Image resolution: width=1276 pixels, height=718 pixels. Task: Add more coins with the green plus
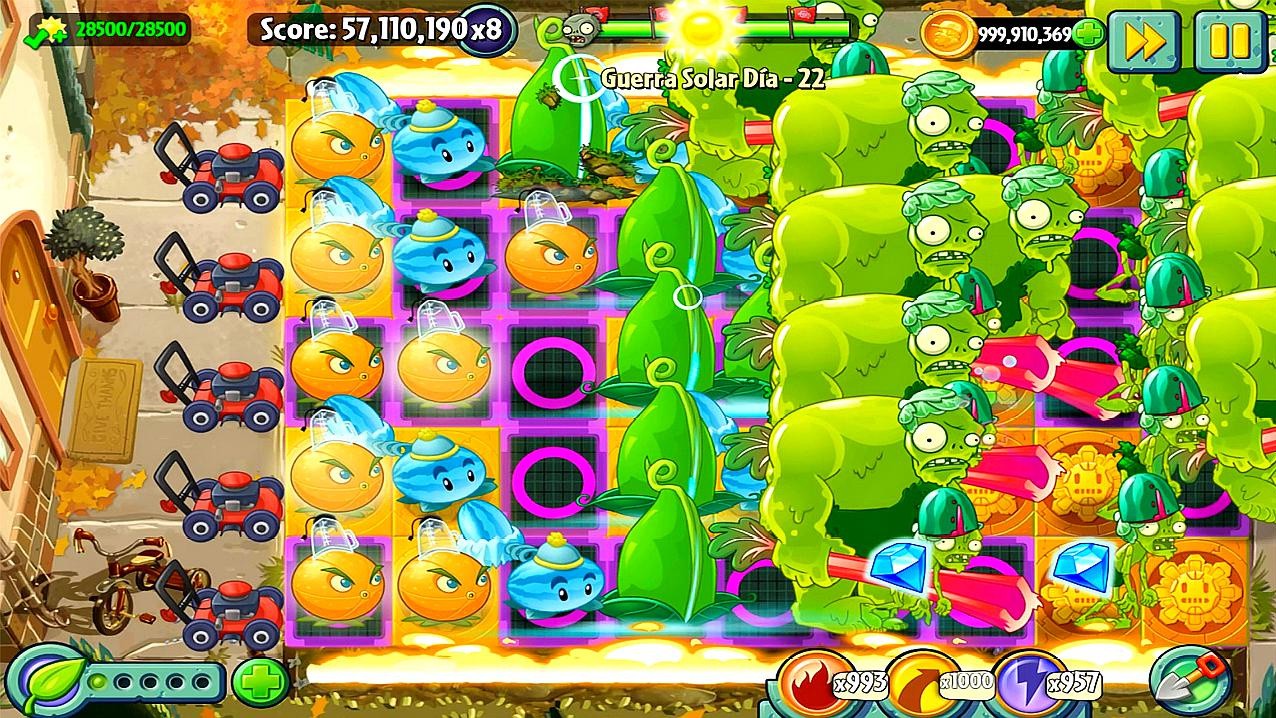point(1089,34)
